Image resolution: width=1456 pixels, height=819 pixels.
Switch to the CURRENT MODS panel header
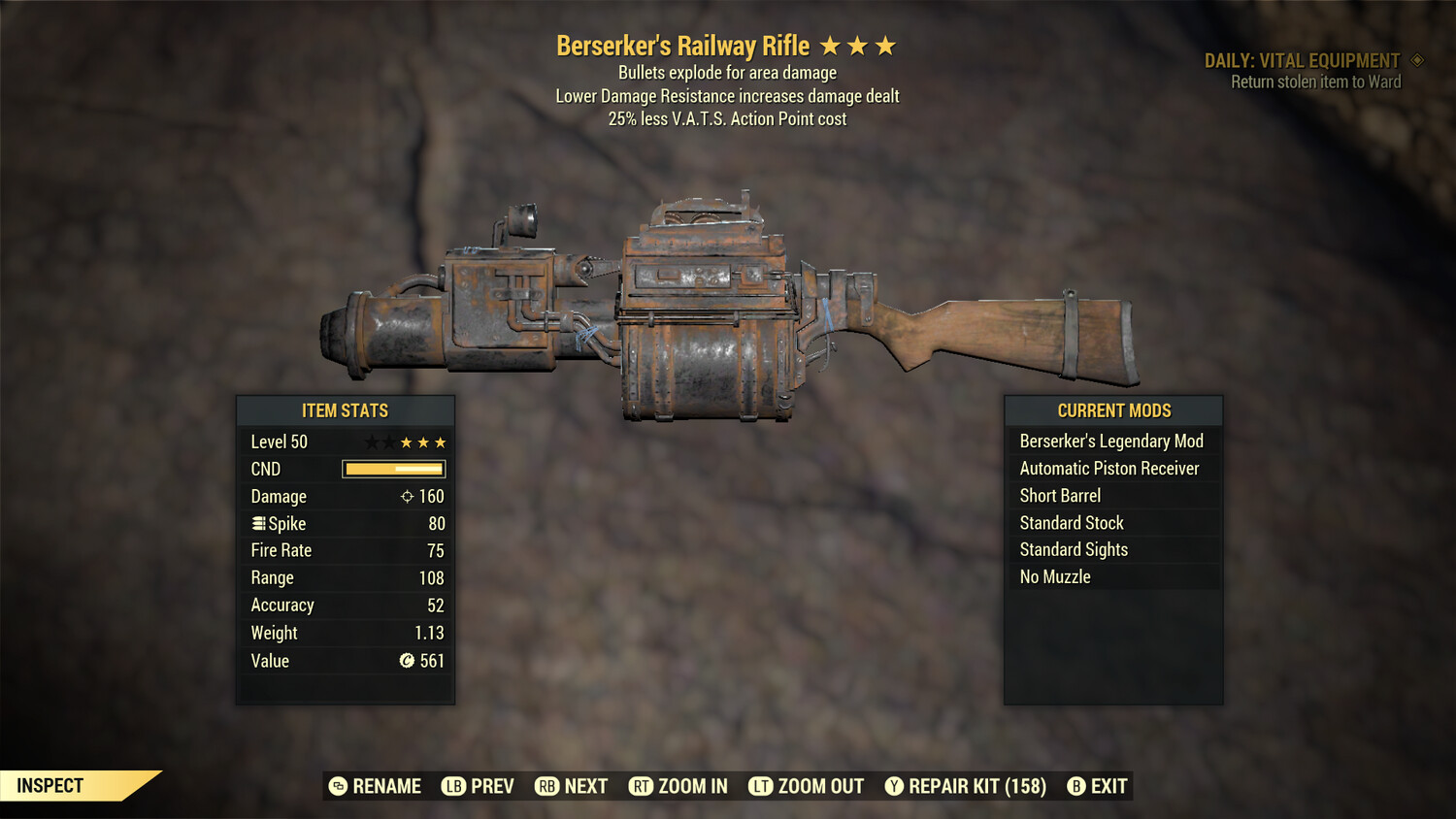[x=1112, y=410]
